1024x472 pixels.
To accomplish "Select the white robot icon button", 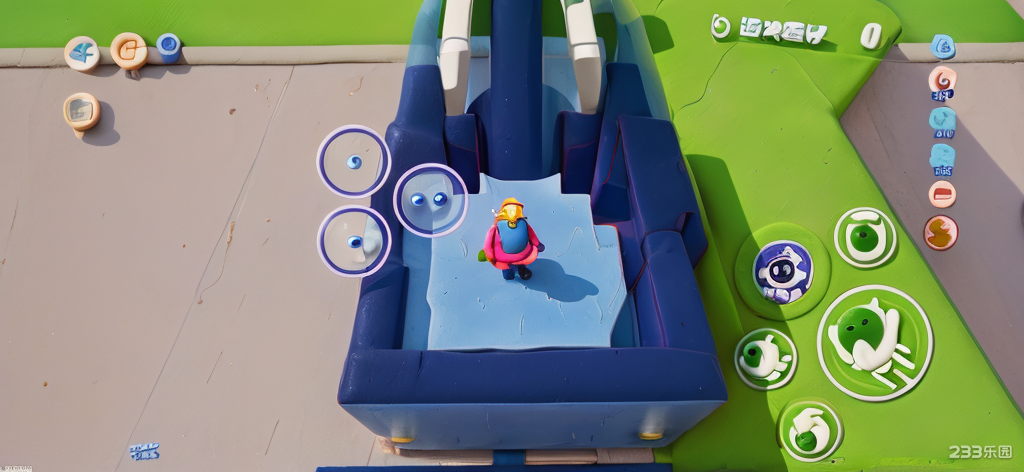I will 782,271.
